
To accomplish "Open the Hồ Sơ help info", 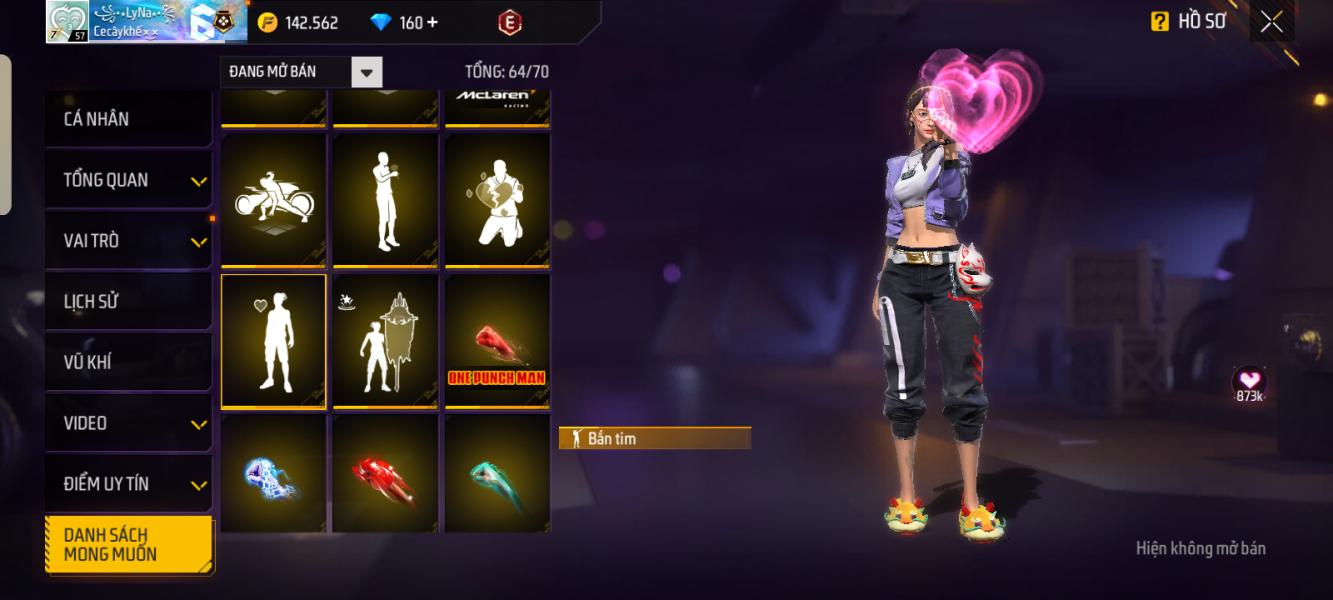I will tap(1160, 22).
